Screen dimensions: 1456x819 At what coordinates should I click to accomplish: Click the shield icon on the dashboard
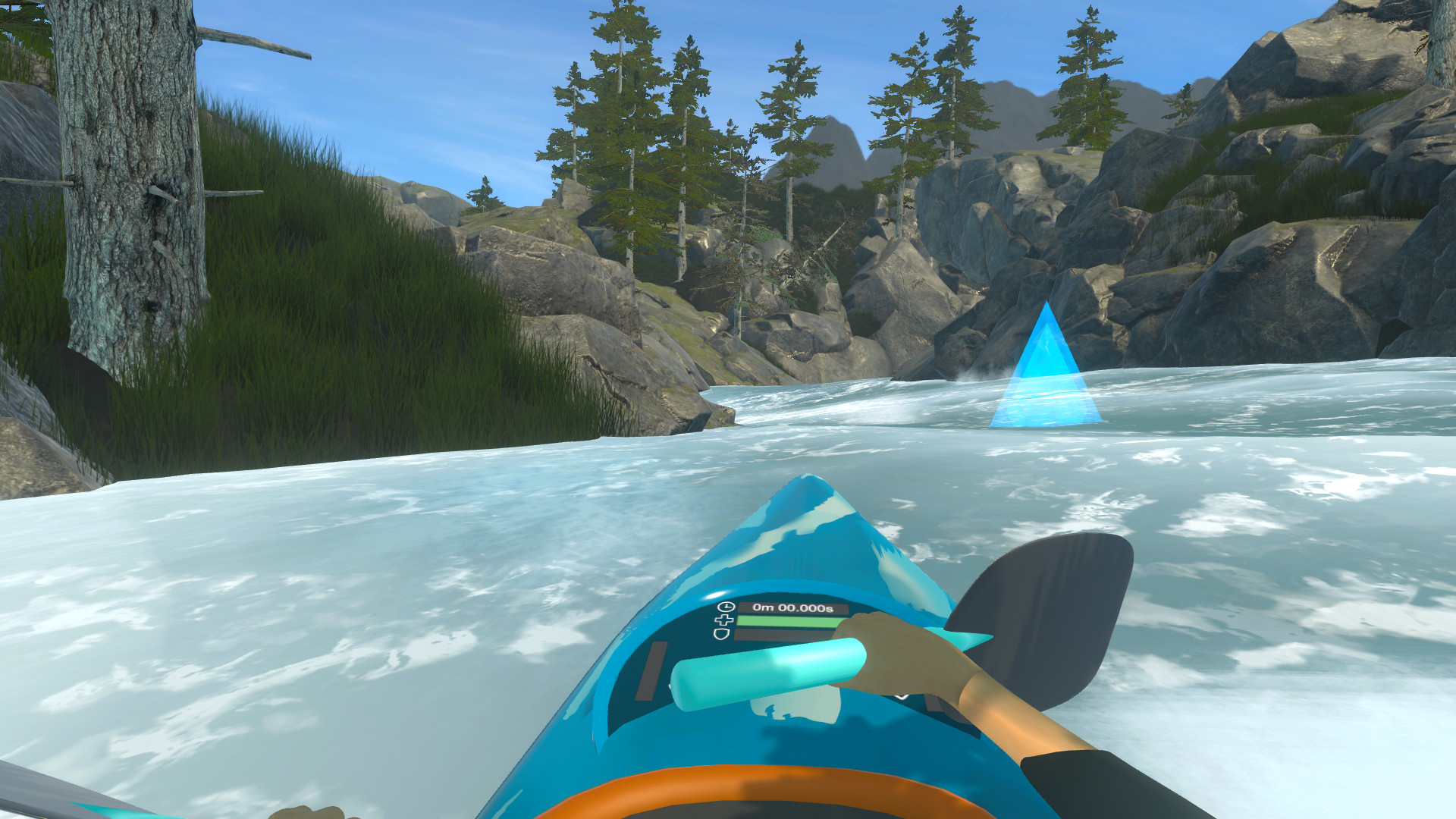click(721, 634)
